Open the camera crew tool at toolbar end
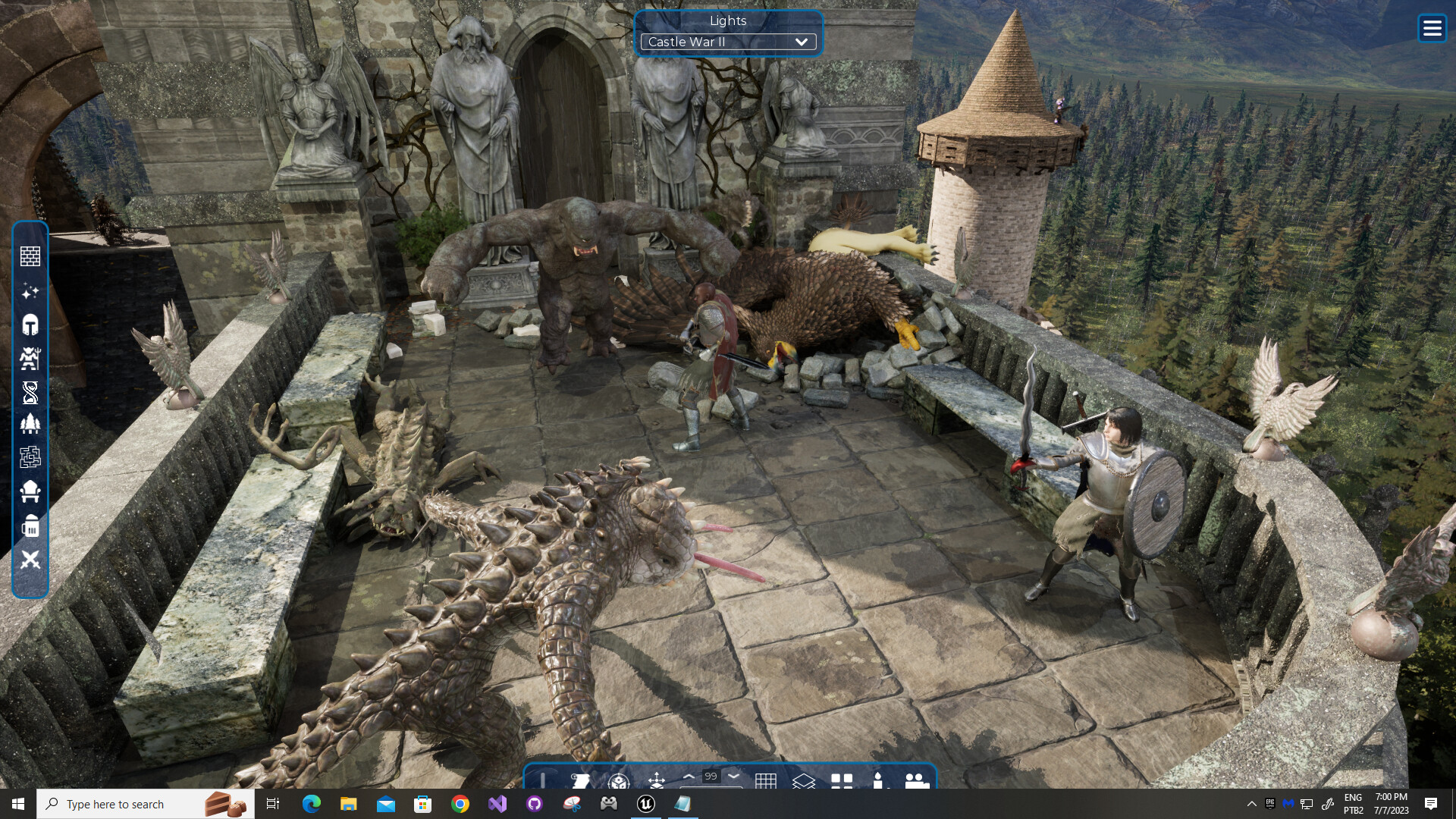This screenshot has height=819, width=1456. click(x=916, y=781)
